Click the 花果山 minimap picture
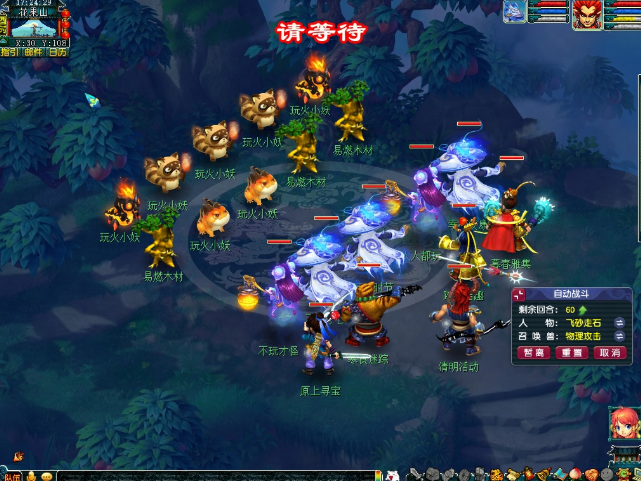The height and width of the screenshot is (481, 641). coord(35,26)
